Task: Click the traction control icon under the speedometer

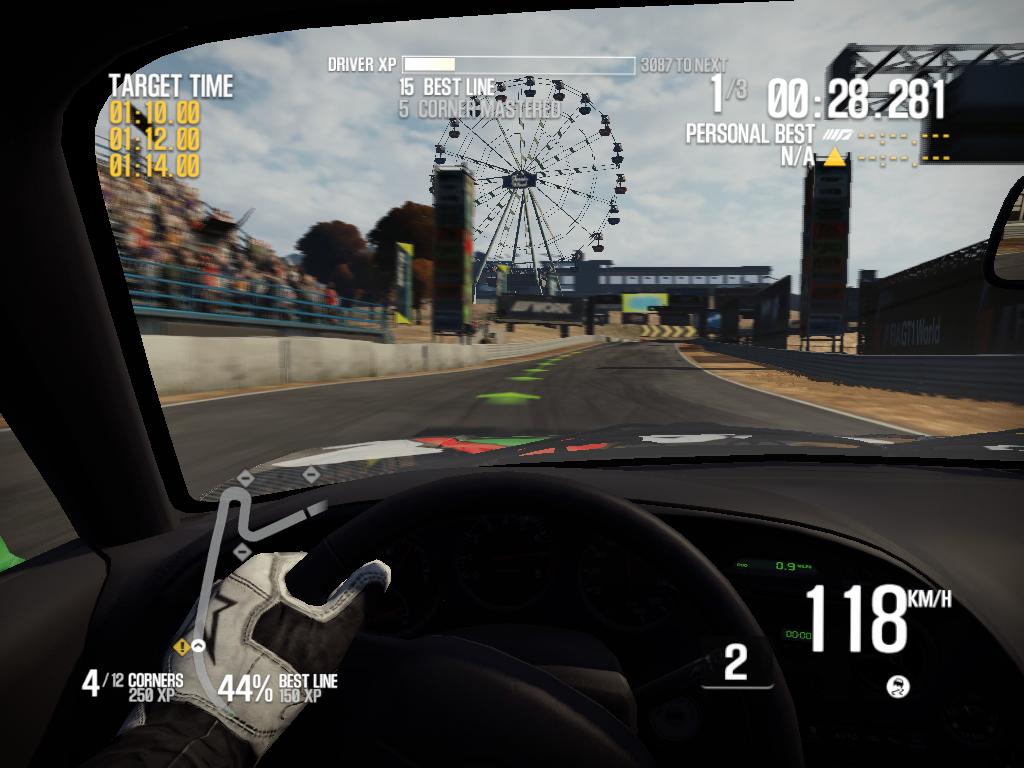Action: pyautogui.click(x=898, y=686)
